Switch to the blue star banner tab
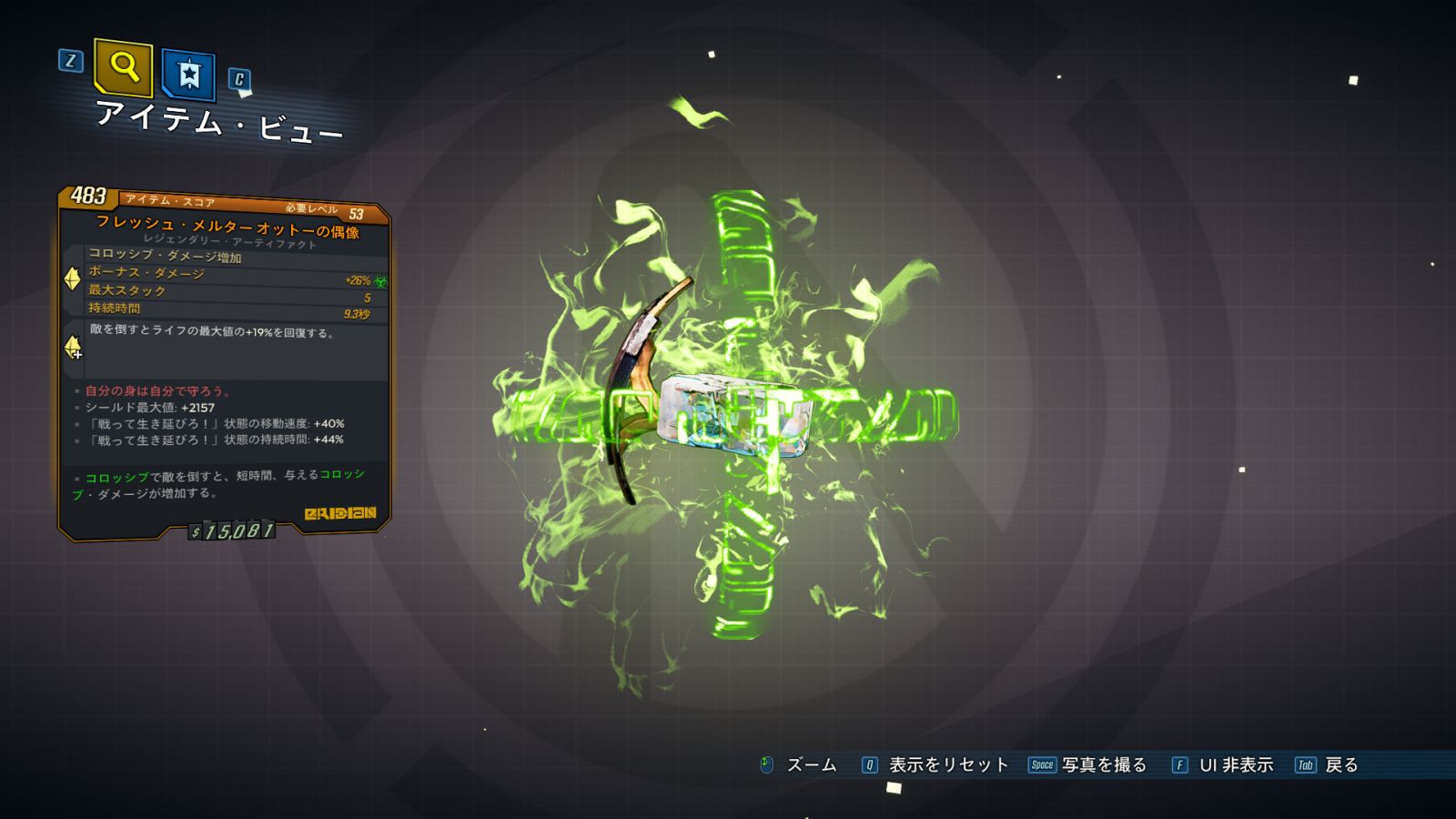The width and height of the screenshot is (1456, 819). tap(188, 75)
